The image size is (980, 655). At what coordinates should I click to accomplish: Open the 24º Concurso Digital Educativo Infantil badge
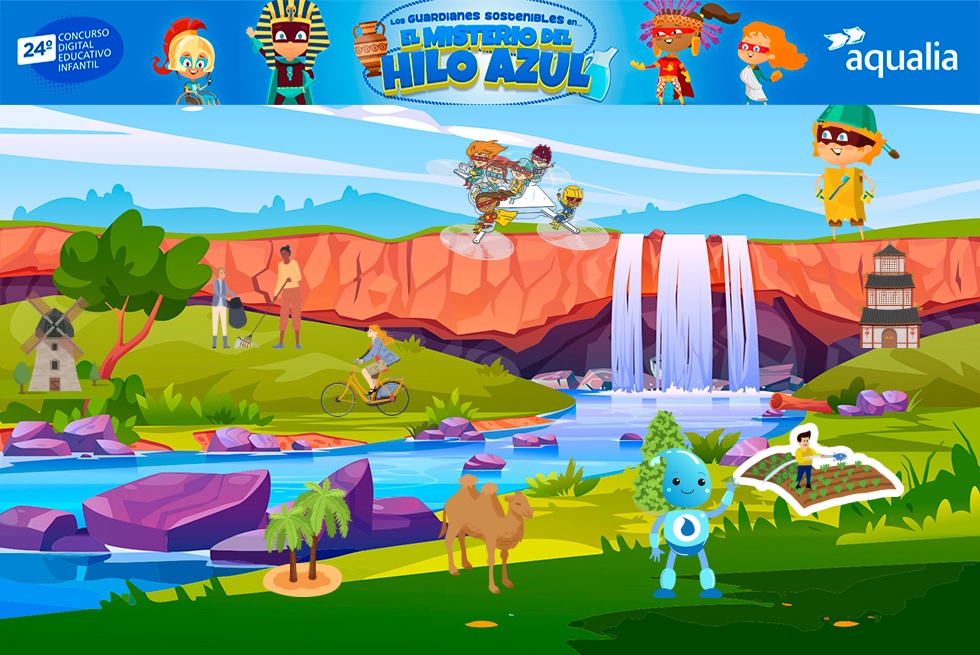click(x=69, y=52)
